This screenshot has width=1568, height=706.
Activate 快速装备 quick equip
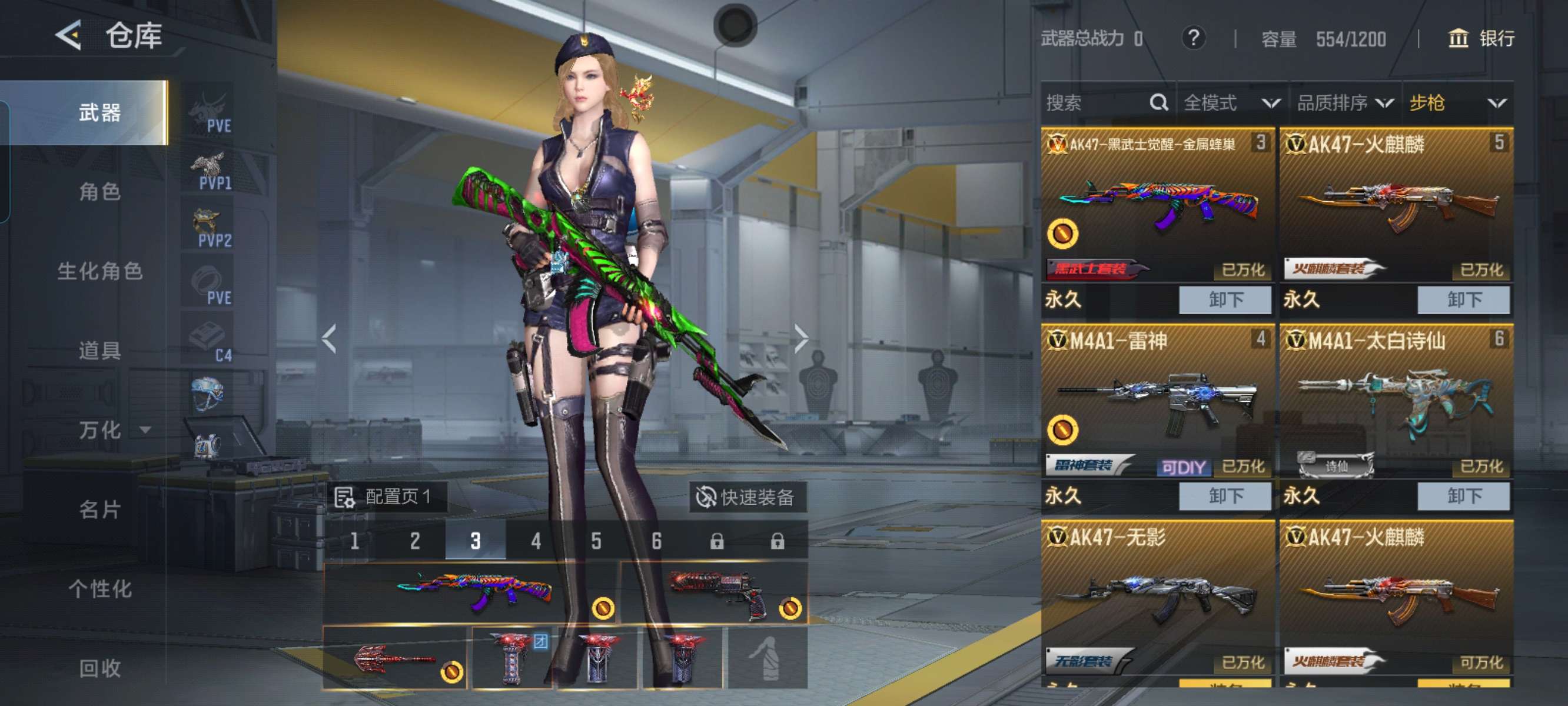click(x=748, y=497)
